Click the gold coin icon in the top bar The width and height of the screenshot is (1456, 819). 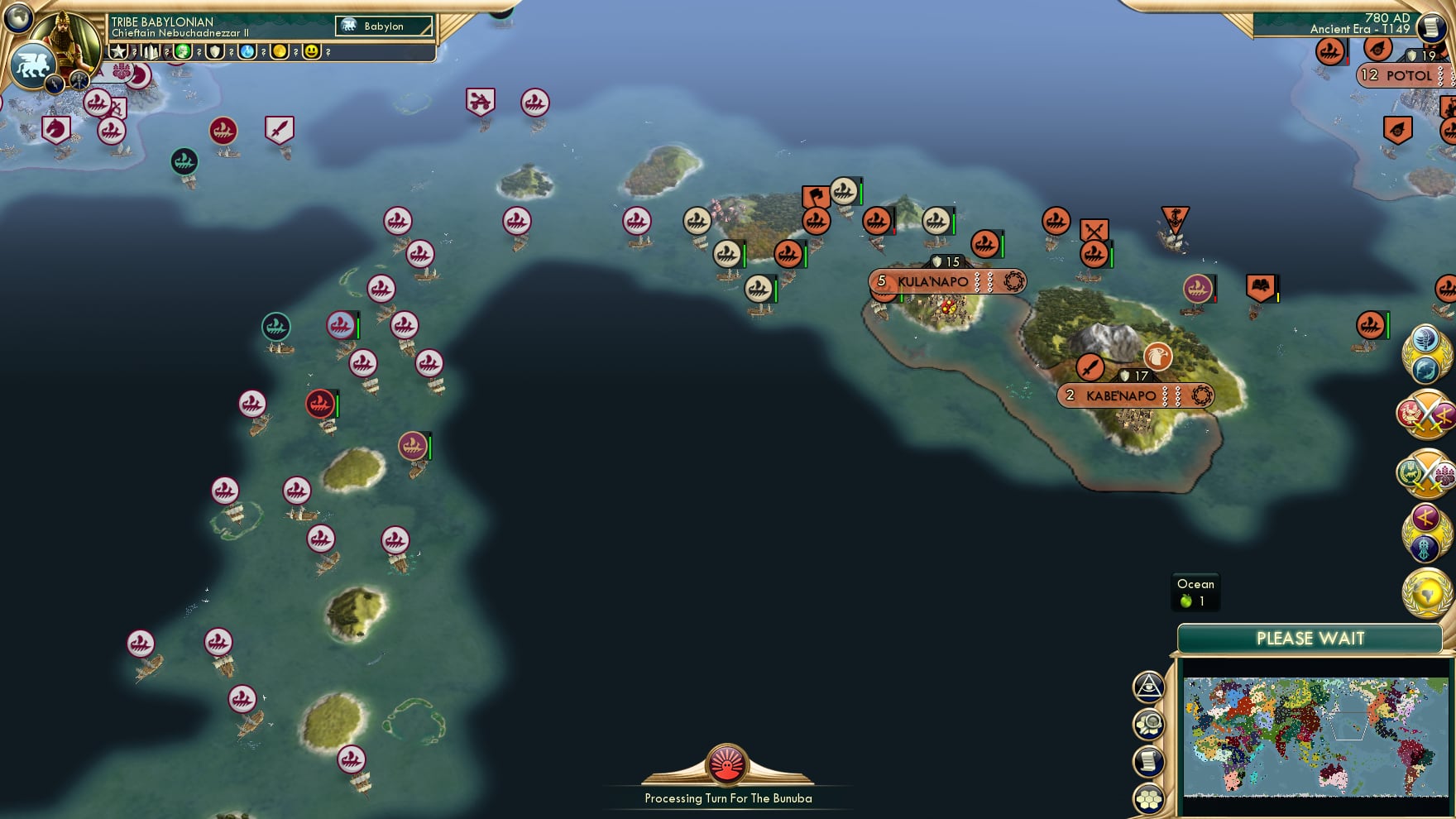point(279,53)
